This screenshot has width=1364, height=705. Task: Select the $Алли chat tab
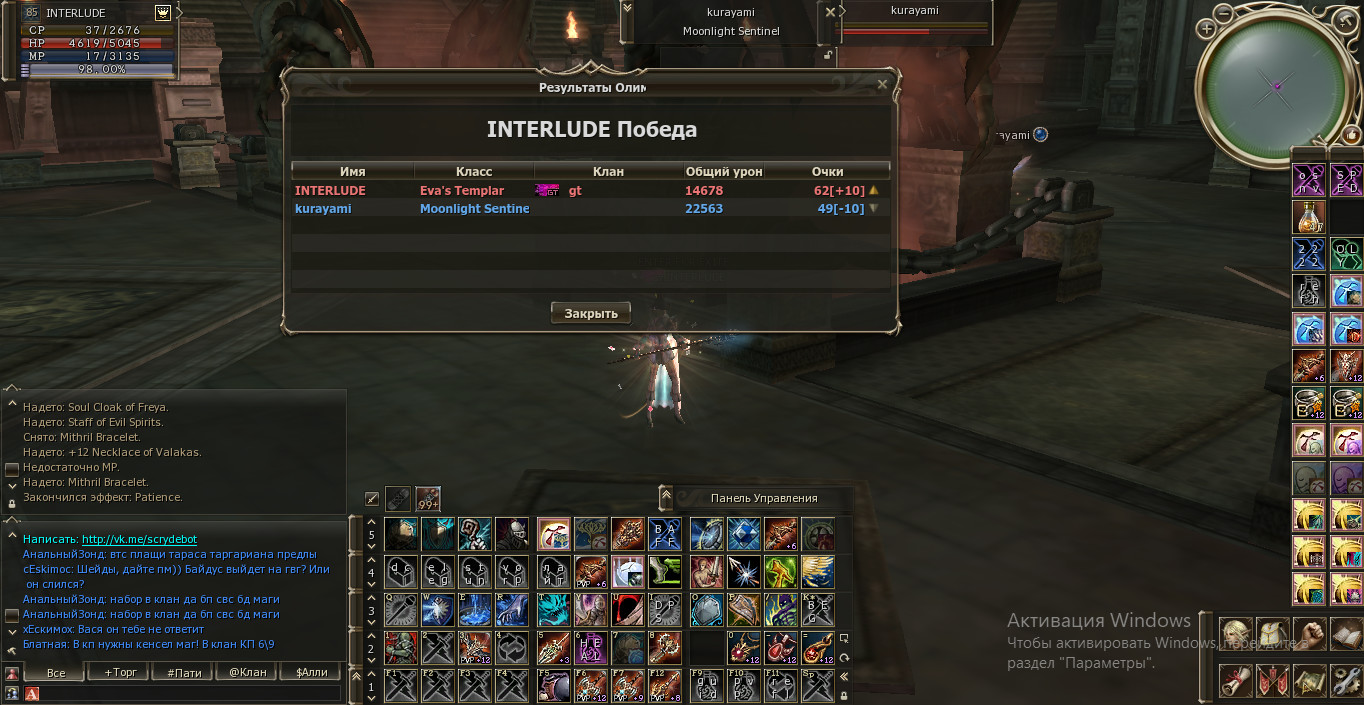tap(311, 673)
